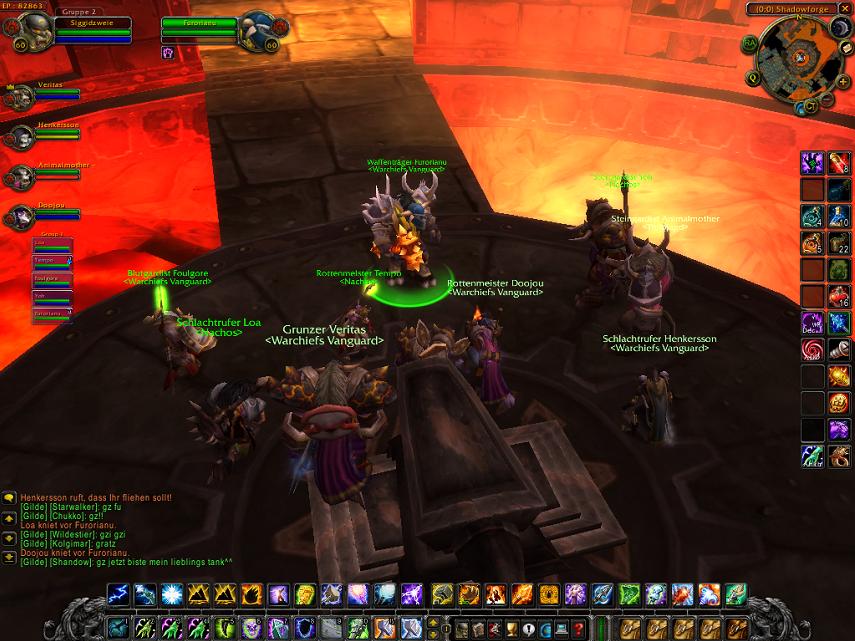Image resolution: width=855 pixels, height=641 pixels.
Task: Select party member Veritas's frame
Action: tap(20, 97)
